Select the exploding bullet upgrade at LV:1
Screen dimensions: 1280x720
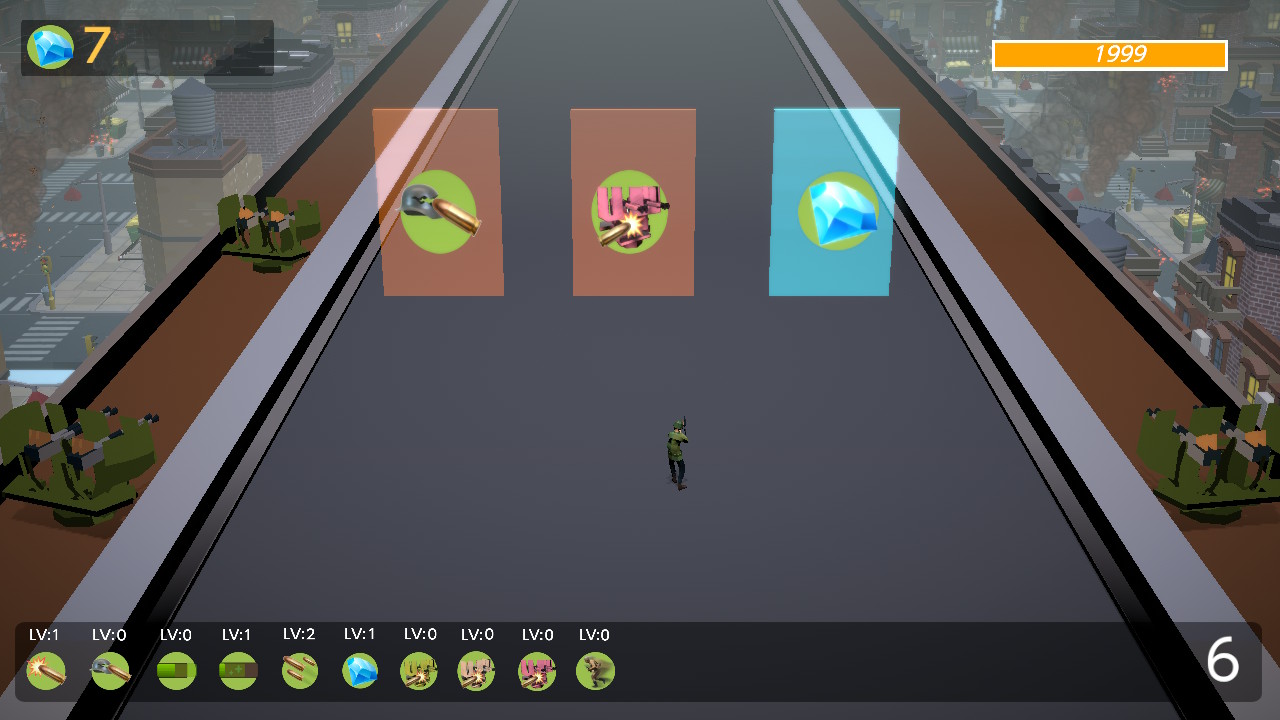pos(46,670)
